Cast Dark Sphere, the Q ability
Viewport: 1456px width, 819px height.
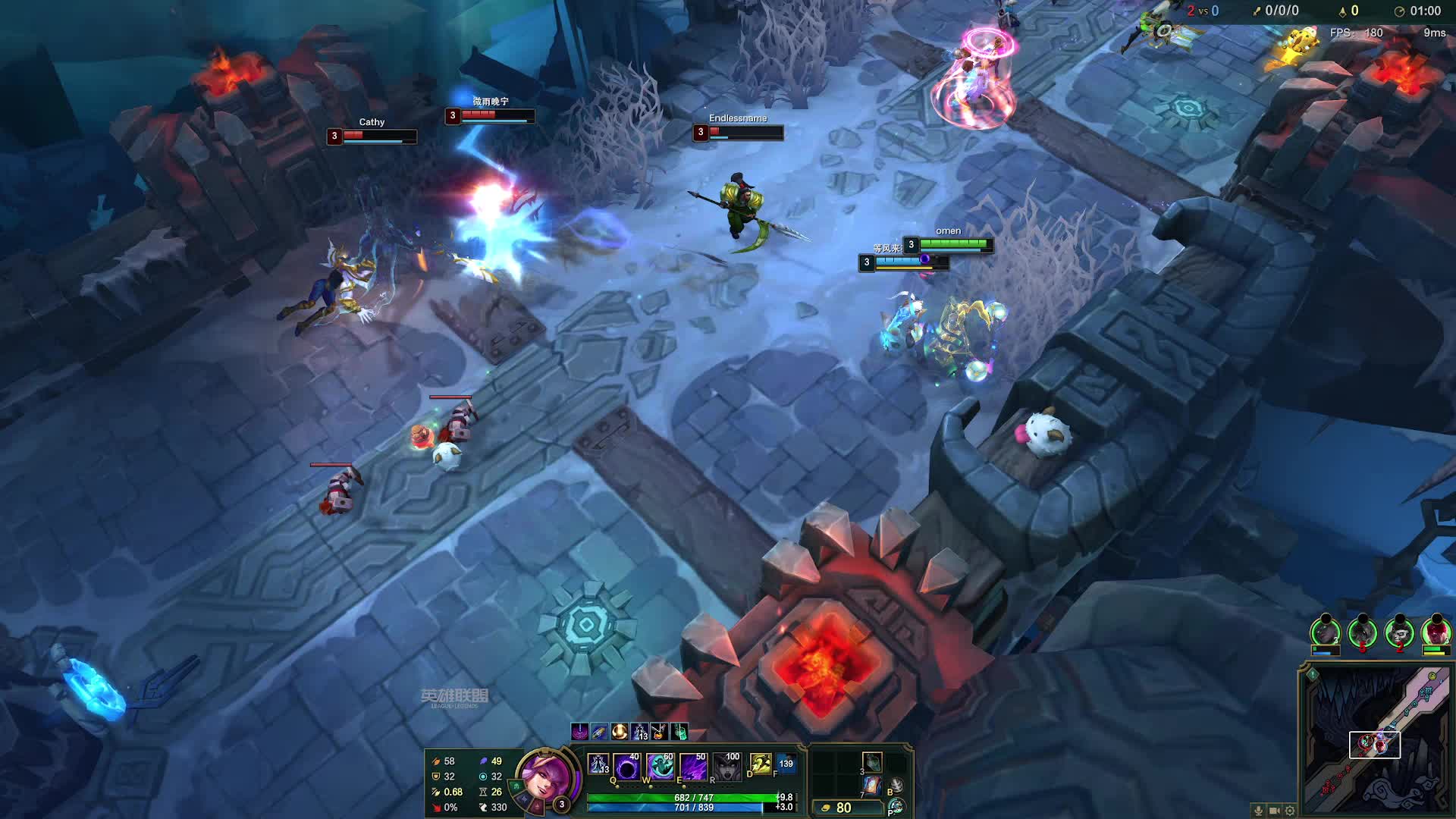point(627,767)
